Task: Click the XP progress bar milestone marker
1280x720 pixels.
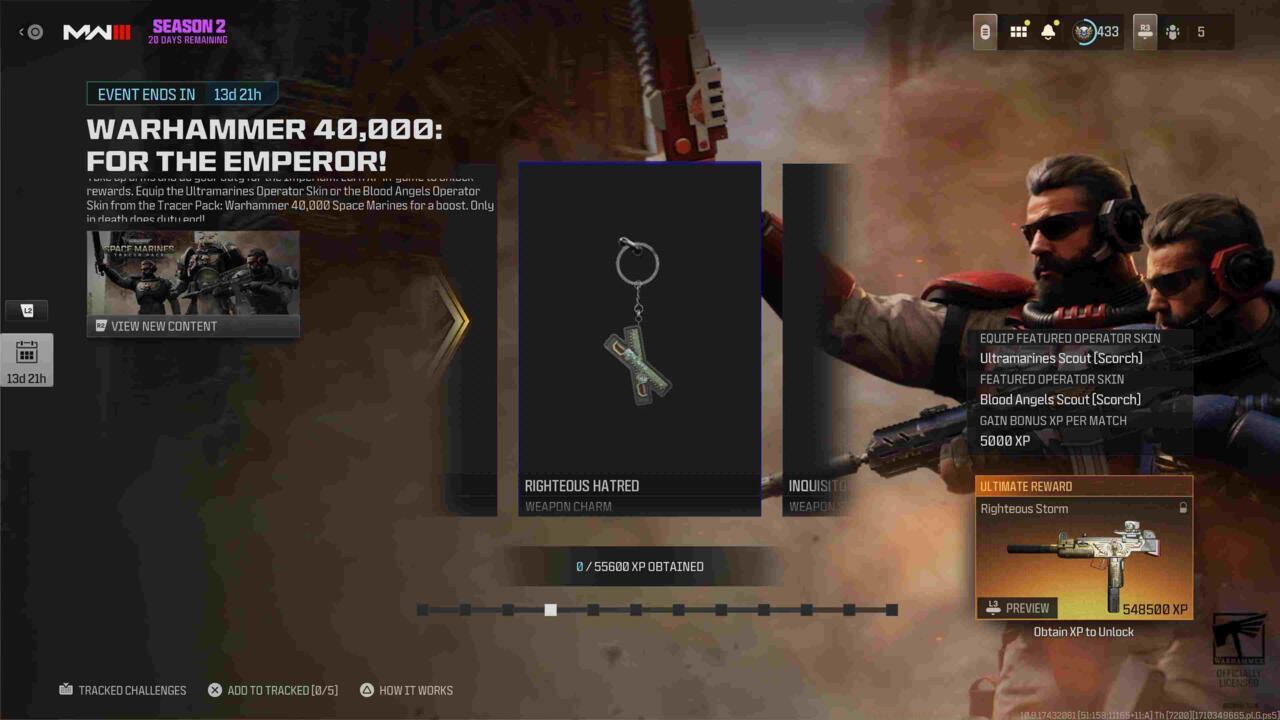Action: click(551, 610)
